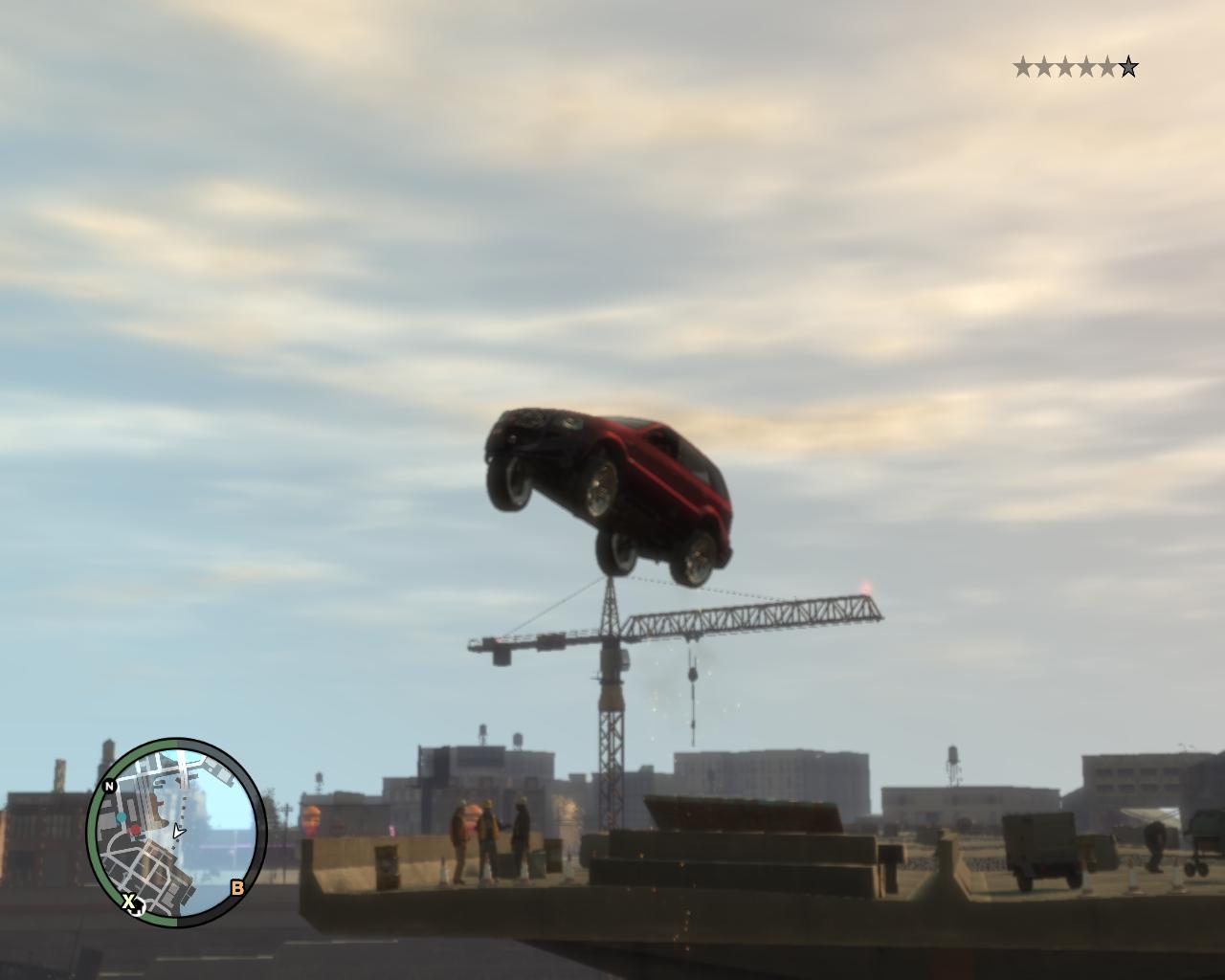The image size is (1225, 980).
Task: Click the orange B contact marker on the radar
Action: point(237,888)
